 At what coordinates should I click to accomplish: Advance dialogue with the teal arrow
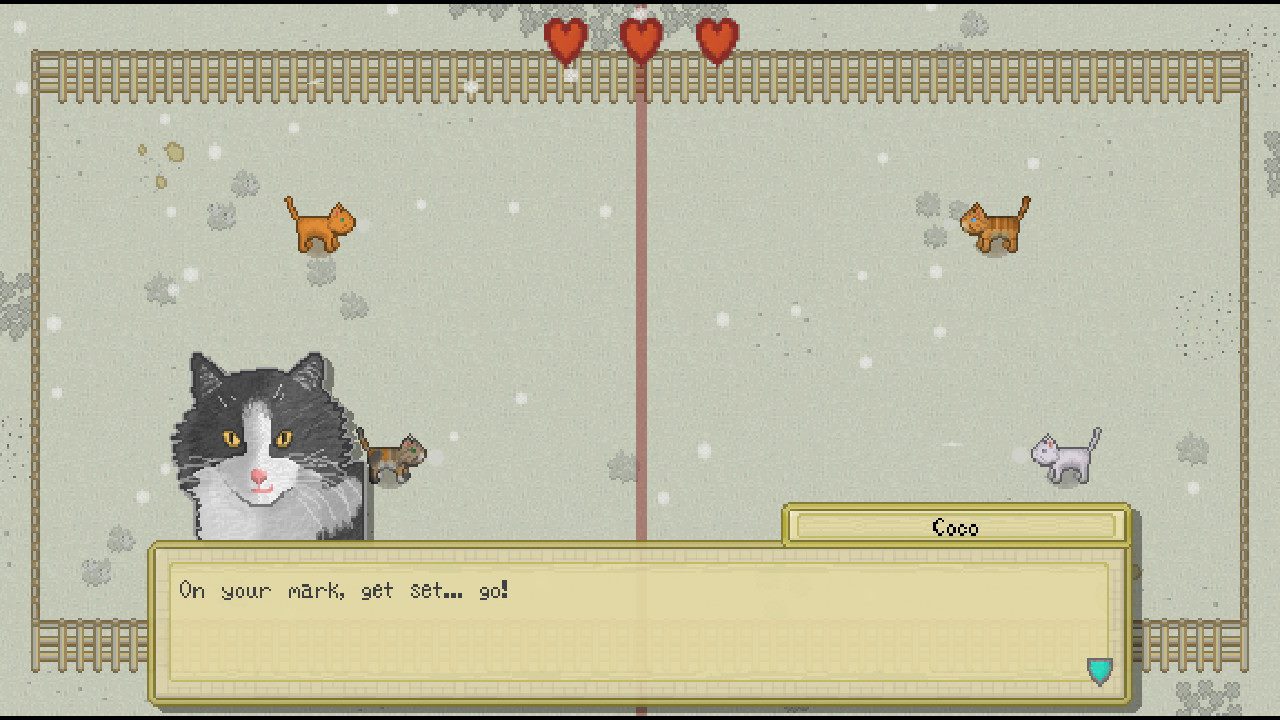pos(1099,670)
